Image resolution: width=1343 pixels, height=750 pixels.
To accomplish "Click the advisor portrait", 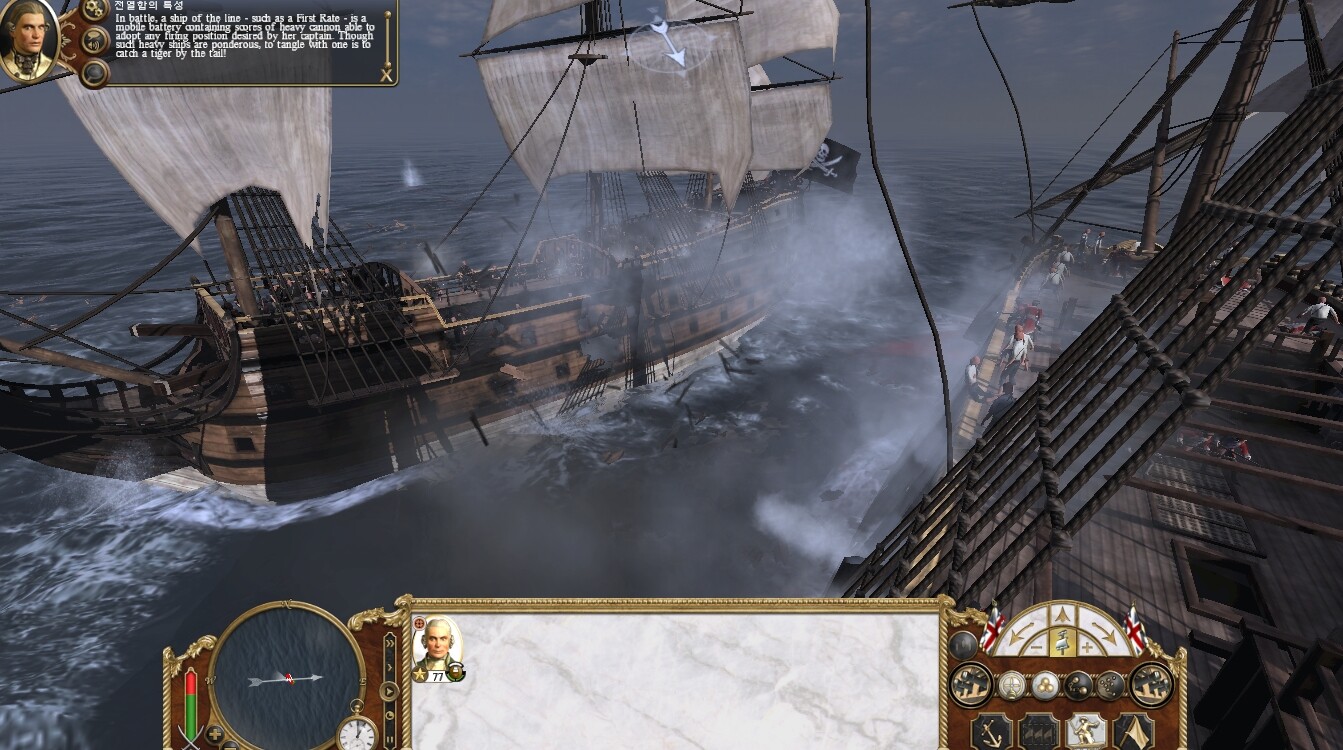I will pos(27,40).
